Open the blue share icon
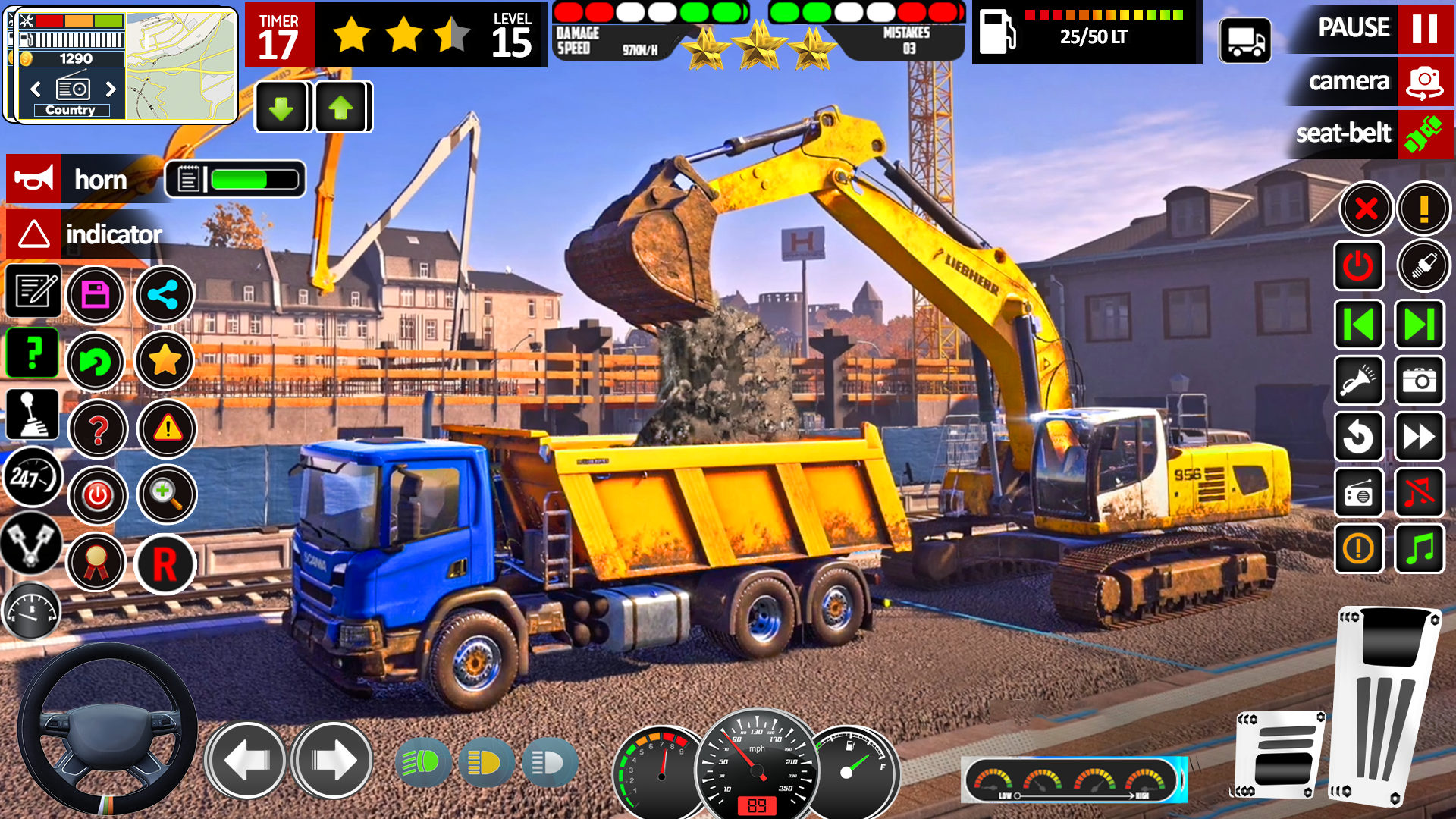This screenshot has width=1456, height=819. click(x=164, y=294)
